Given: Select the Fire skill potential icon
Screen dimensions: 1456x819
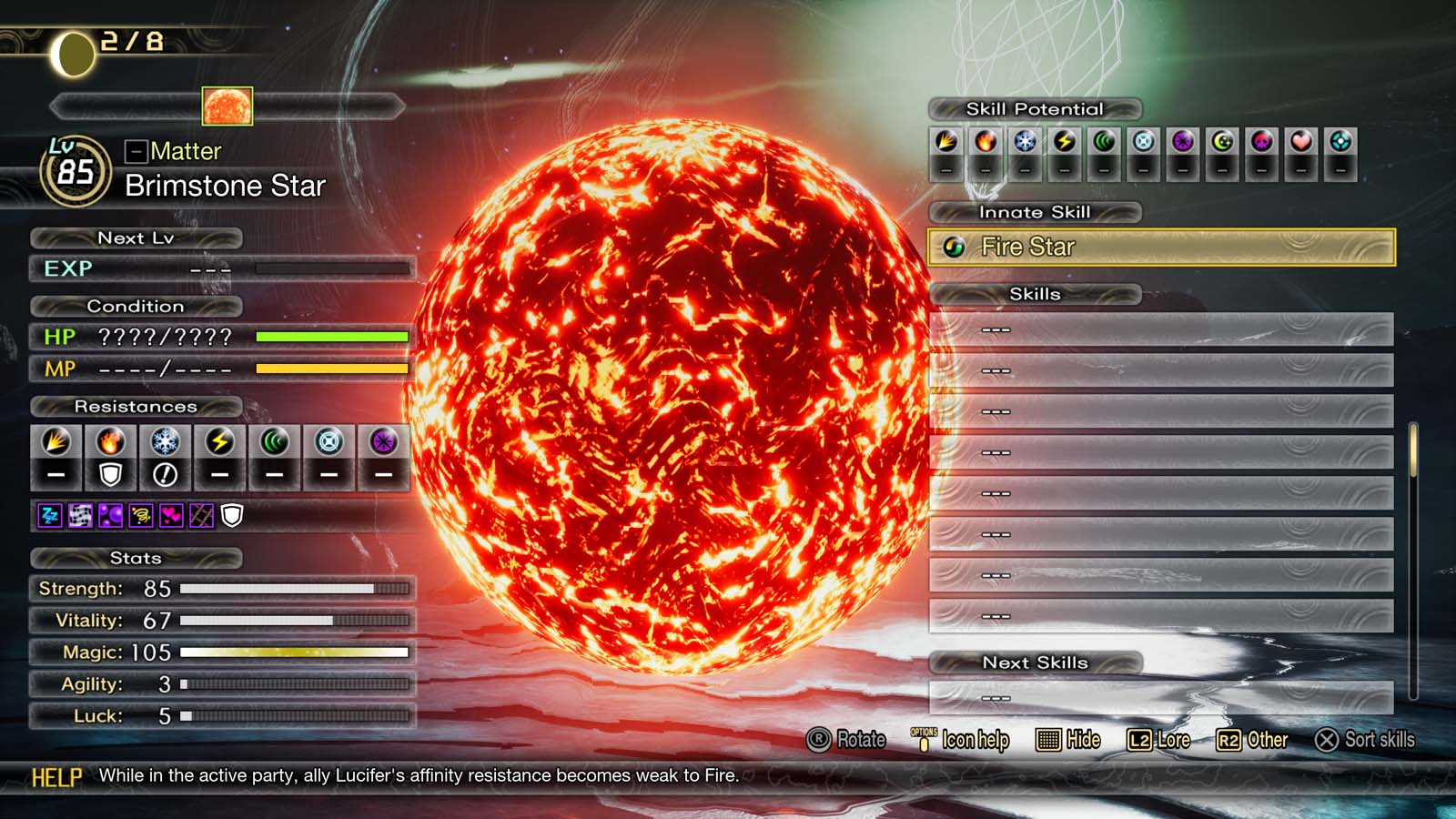Looking at the screenshot, I should (x=985, y=142).
